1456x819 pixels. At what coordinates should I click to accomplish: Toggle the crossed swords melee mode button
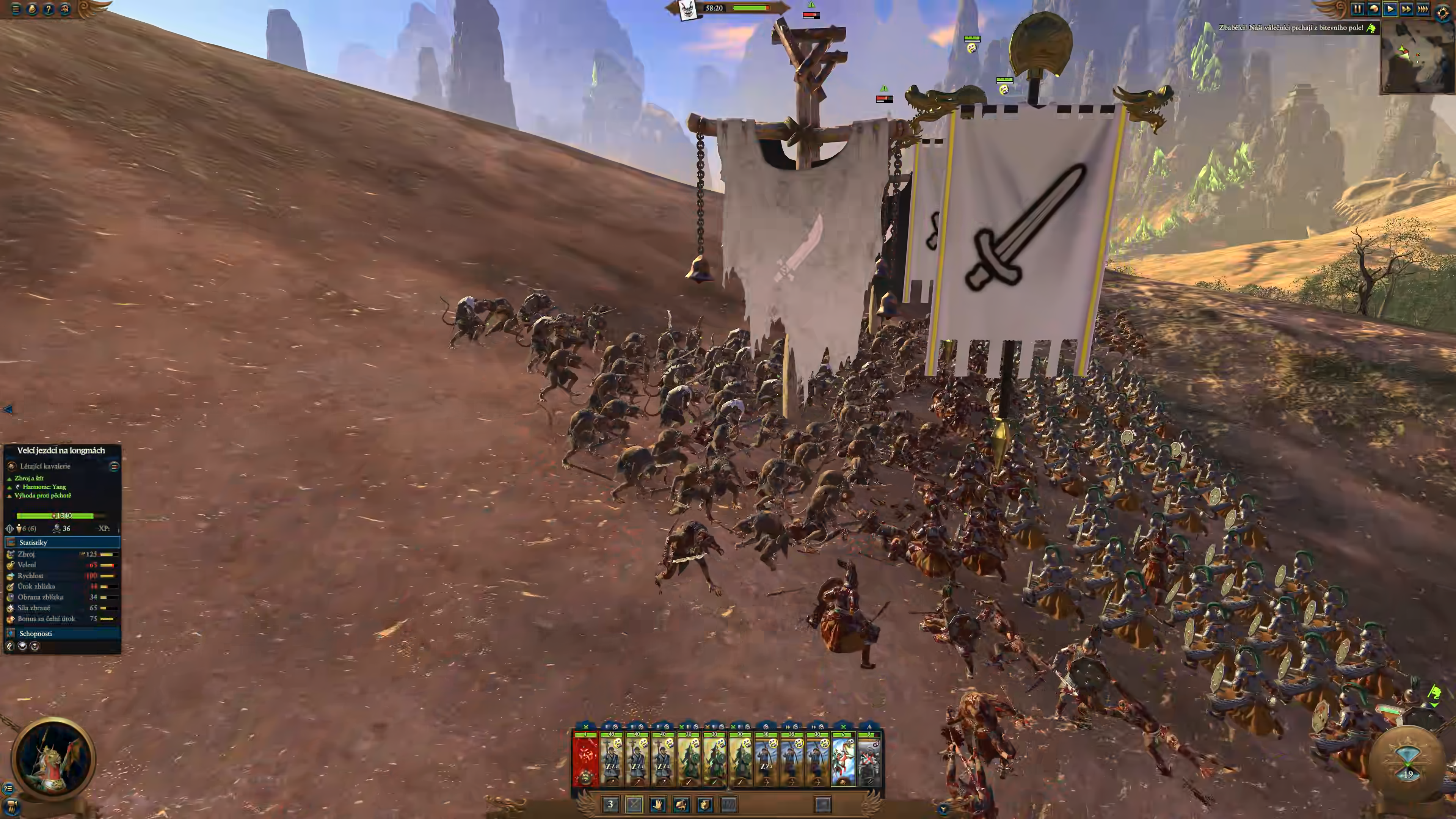click(x=634, y=804)
